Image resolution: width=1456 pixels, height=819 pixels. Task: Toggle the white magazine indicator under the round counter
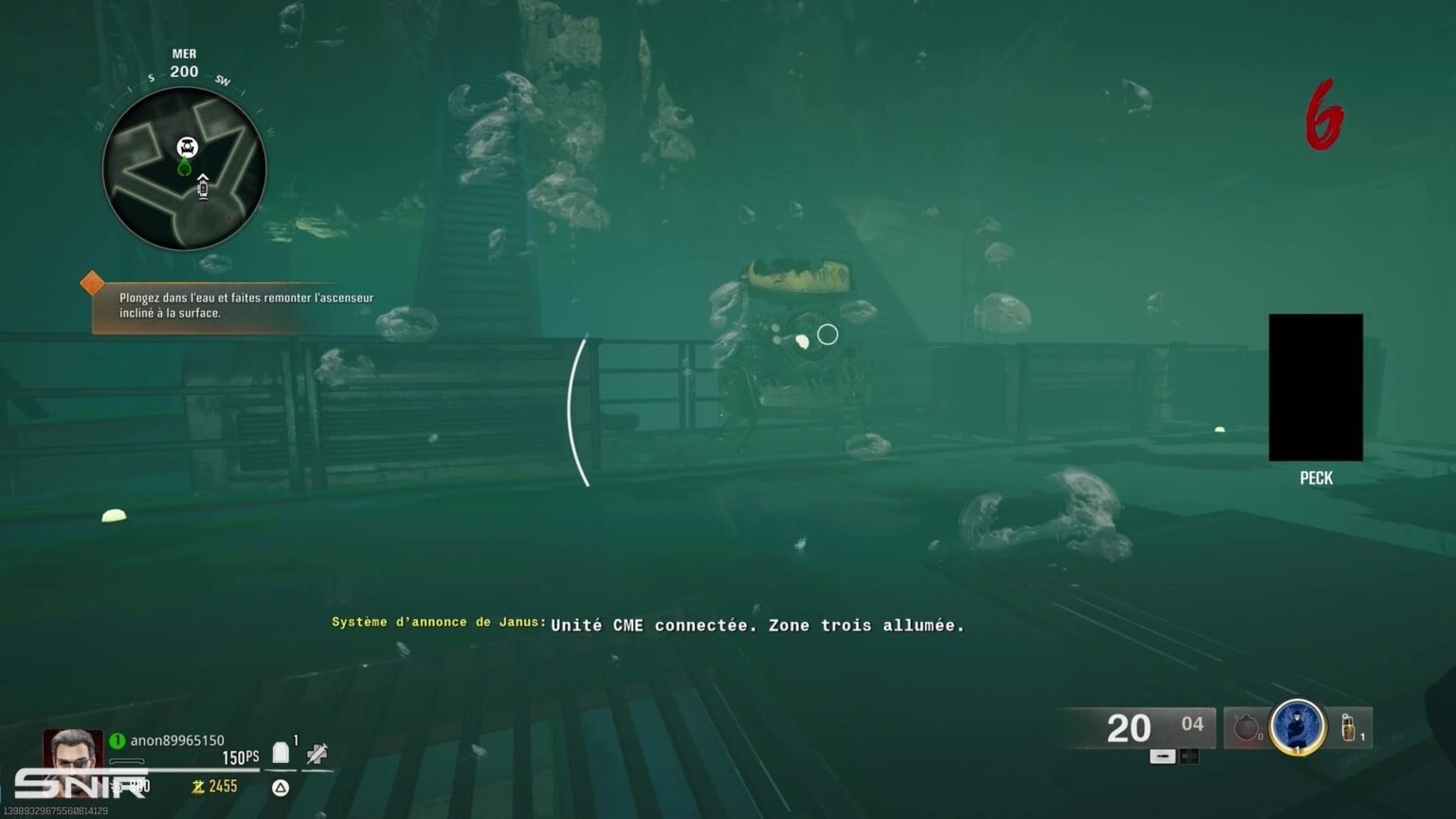point(1163,755)
